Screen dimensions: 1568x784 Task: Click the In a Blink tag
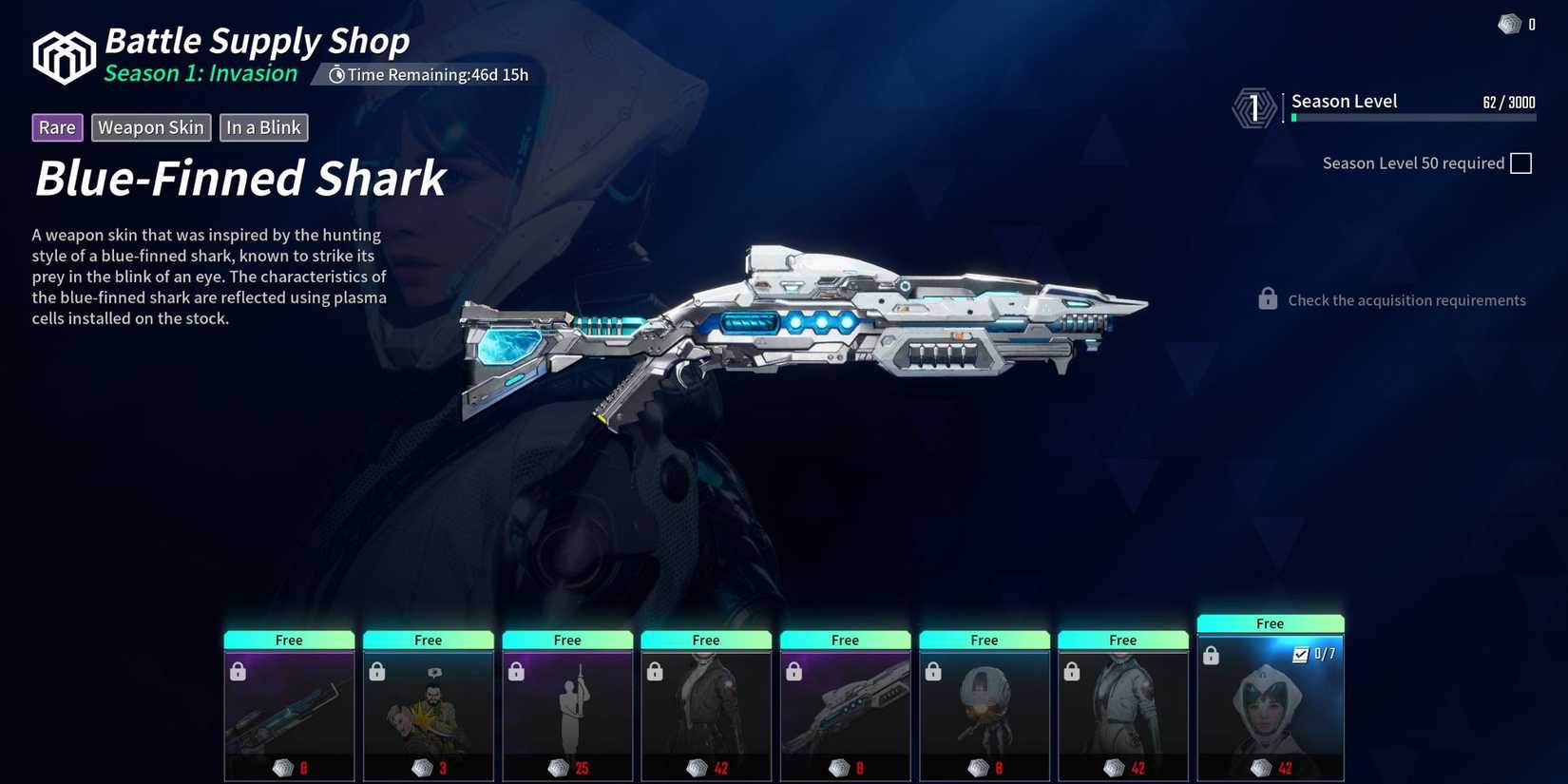click(x=263, y=126)
